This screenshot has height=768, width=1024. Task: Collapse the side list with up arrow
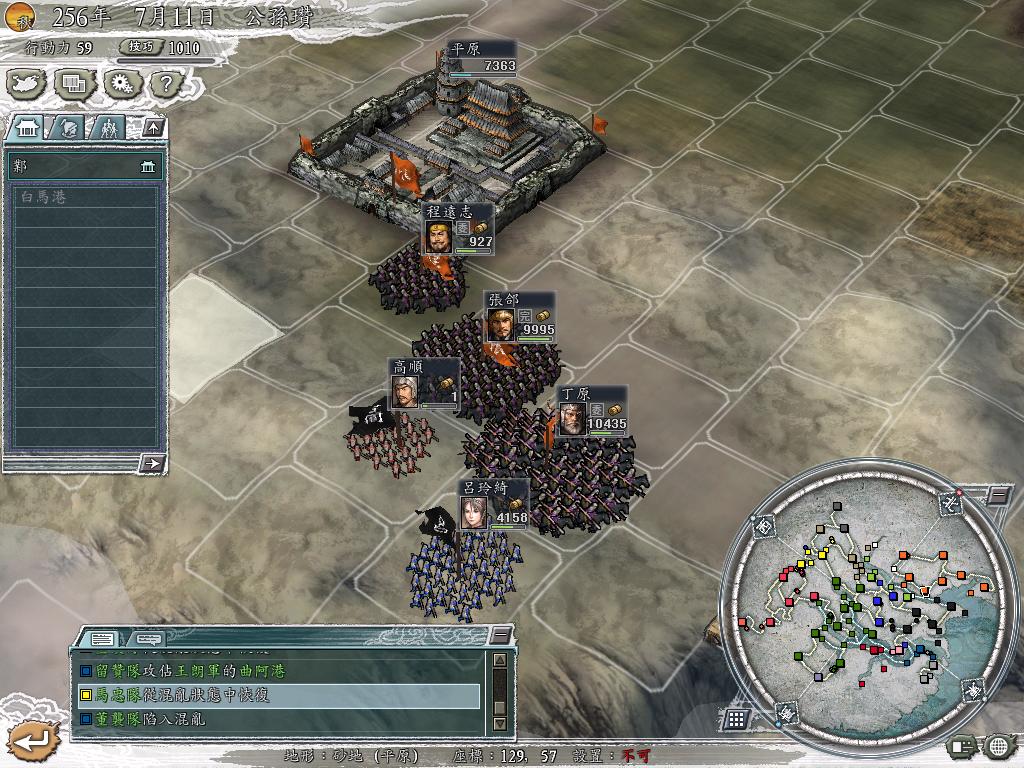click(152, 127)
